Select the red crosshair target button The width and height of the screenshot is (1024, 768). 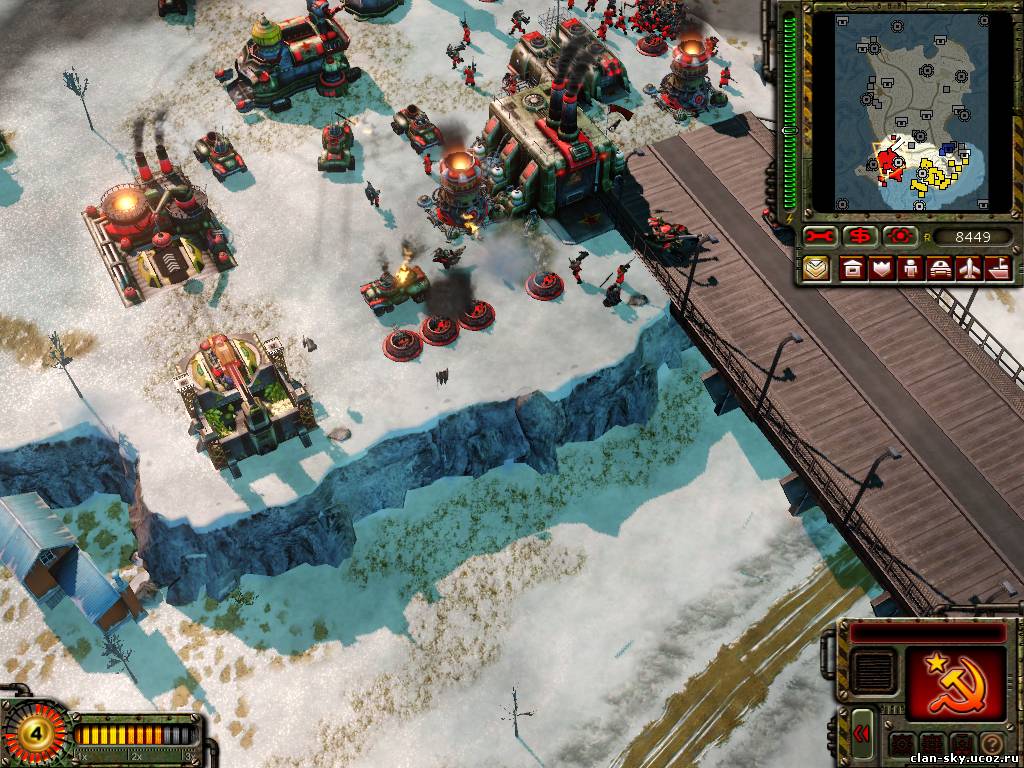pos(899,236)
